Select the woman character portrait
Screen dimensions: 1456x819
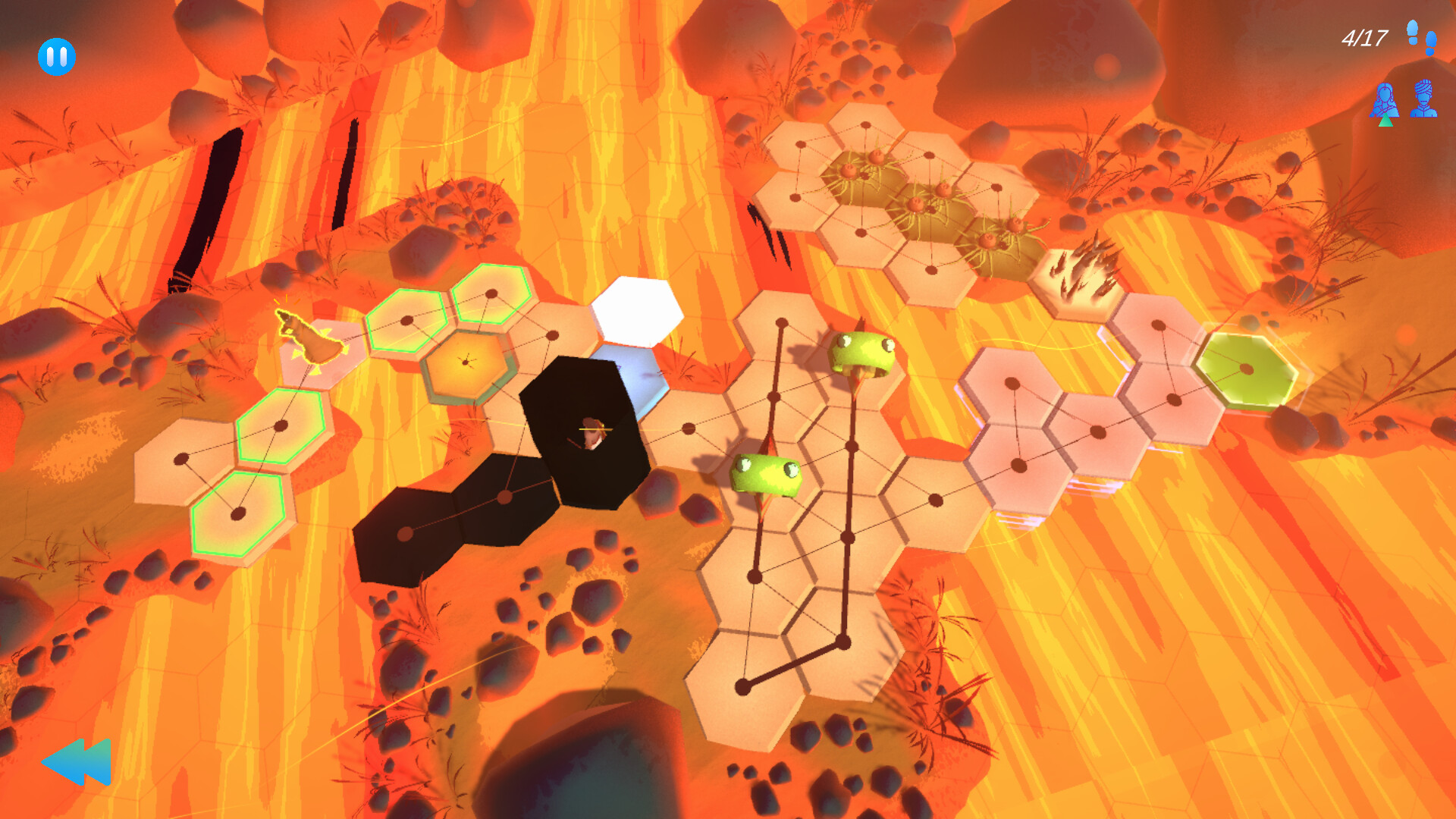tap(1384, 99)
